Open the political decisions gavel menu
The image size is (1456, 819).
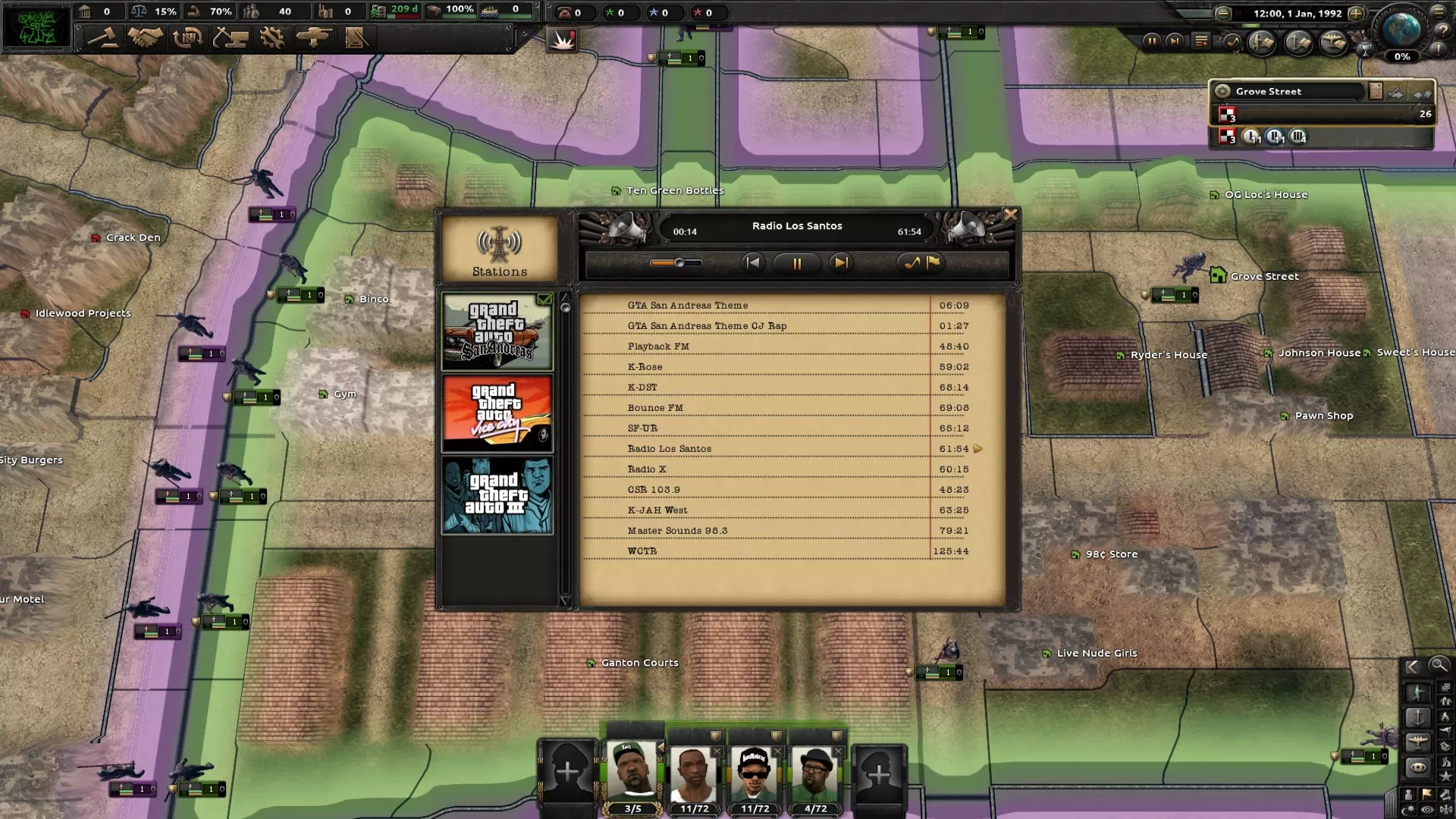(x=102, y=37)
